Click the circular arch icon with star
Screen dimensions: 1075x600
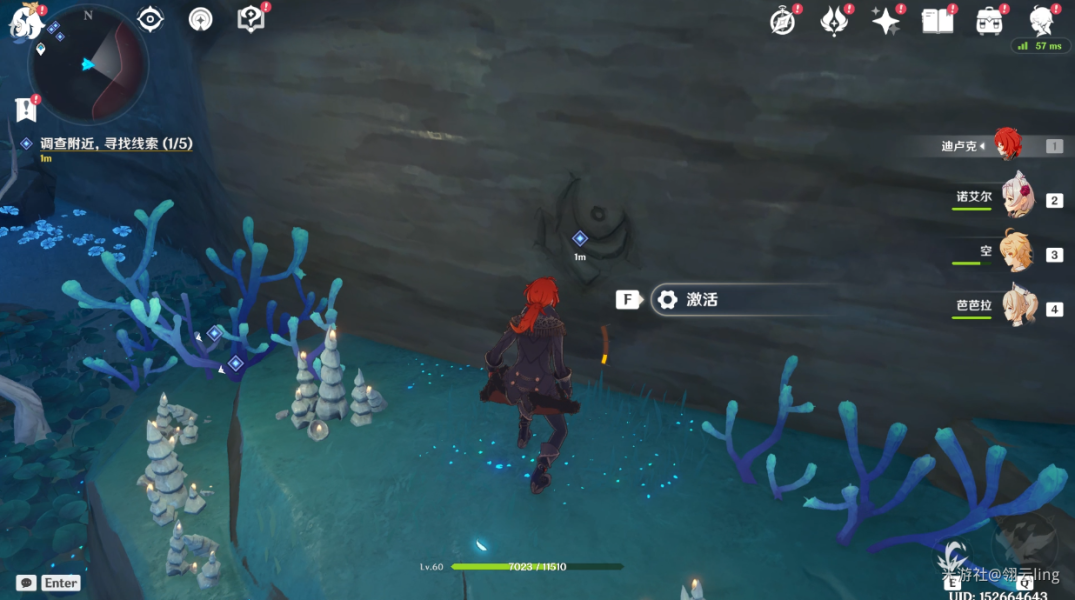[201, 19]
